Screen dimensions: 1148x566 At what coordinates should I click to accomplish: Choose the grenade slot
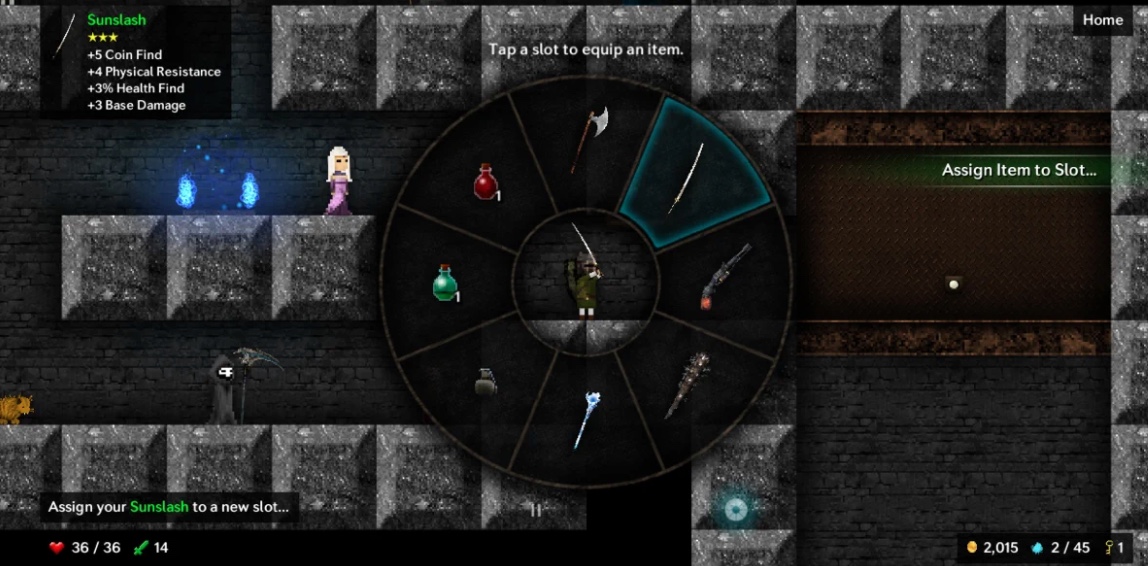coord(485,381)
